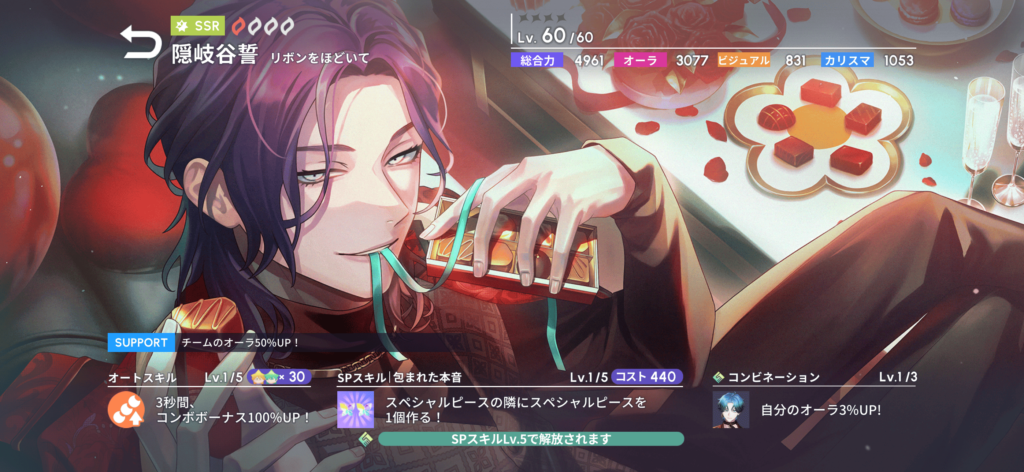Tap the SUPPORT skill label
This screenshot has height=472, width=1024.
(142, 342)
